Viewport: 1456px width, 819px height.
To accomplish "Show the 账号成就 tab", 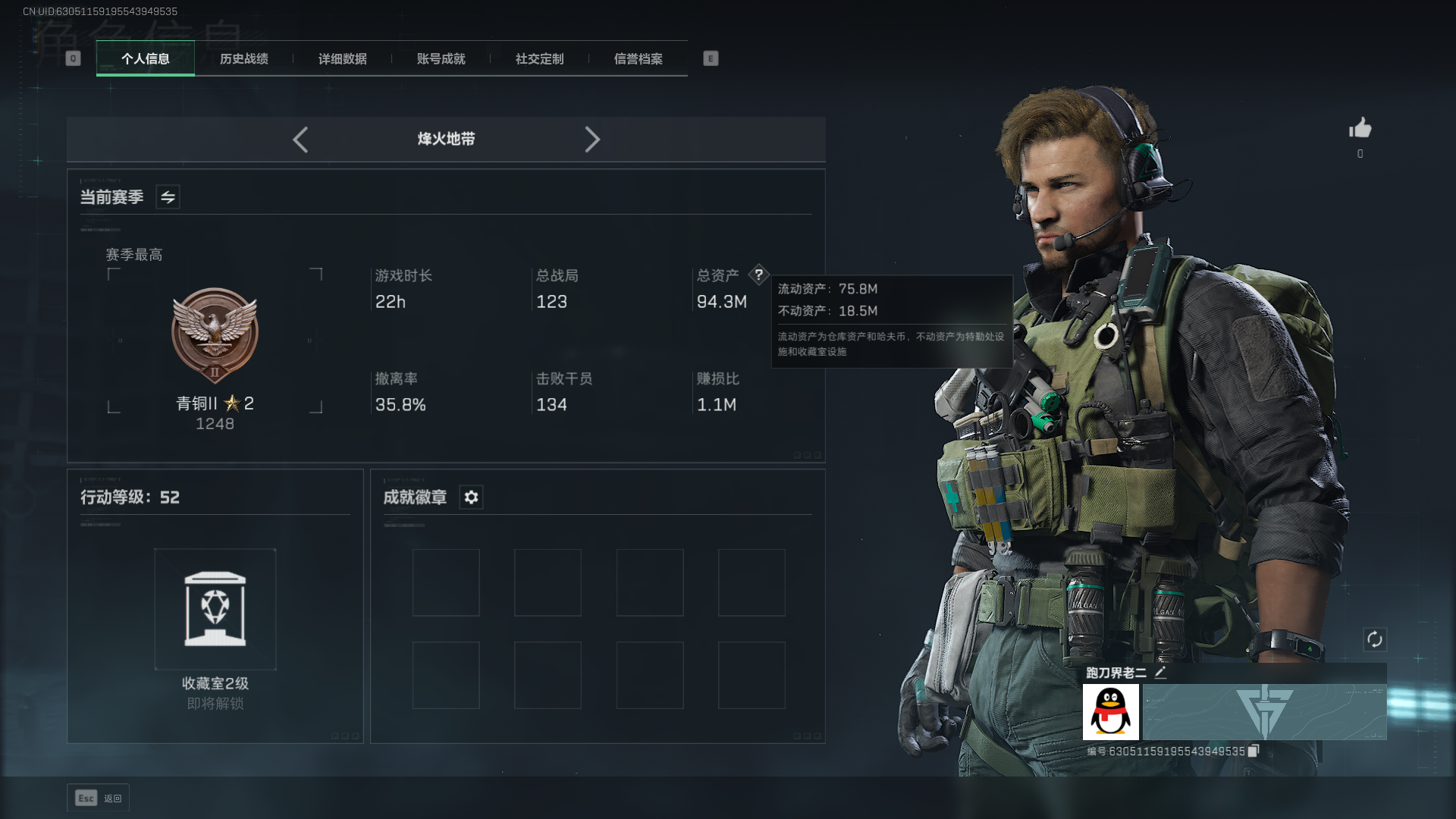I will pyautogui.click(x=441, y=58).
